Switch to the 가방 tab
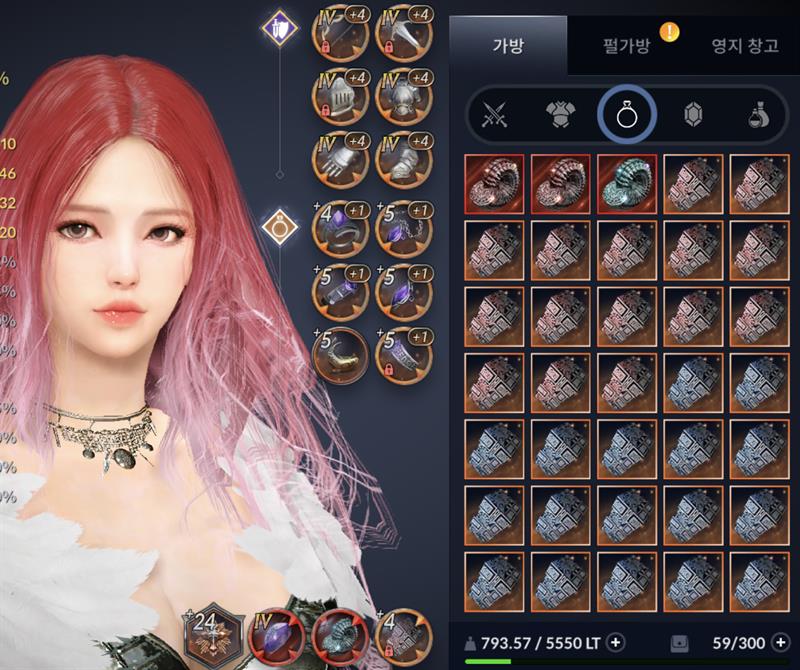The height and width of the screenshot is (670, 800). 508,45
